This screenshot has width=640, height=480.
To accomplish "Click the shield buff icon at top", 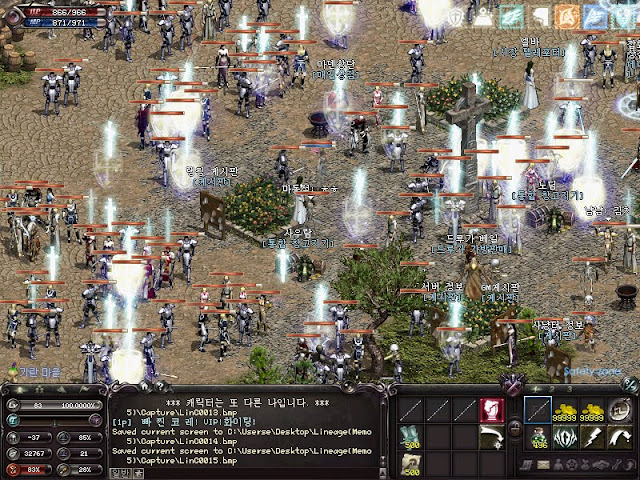I will 456,17.
